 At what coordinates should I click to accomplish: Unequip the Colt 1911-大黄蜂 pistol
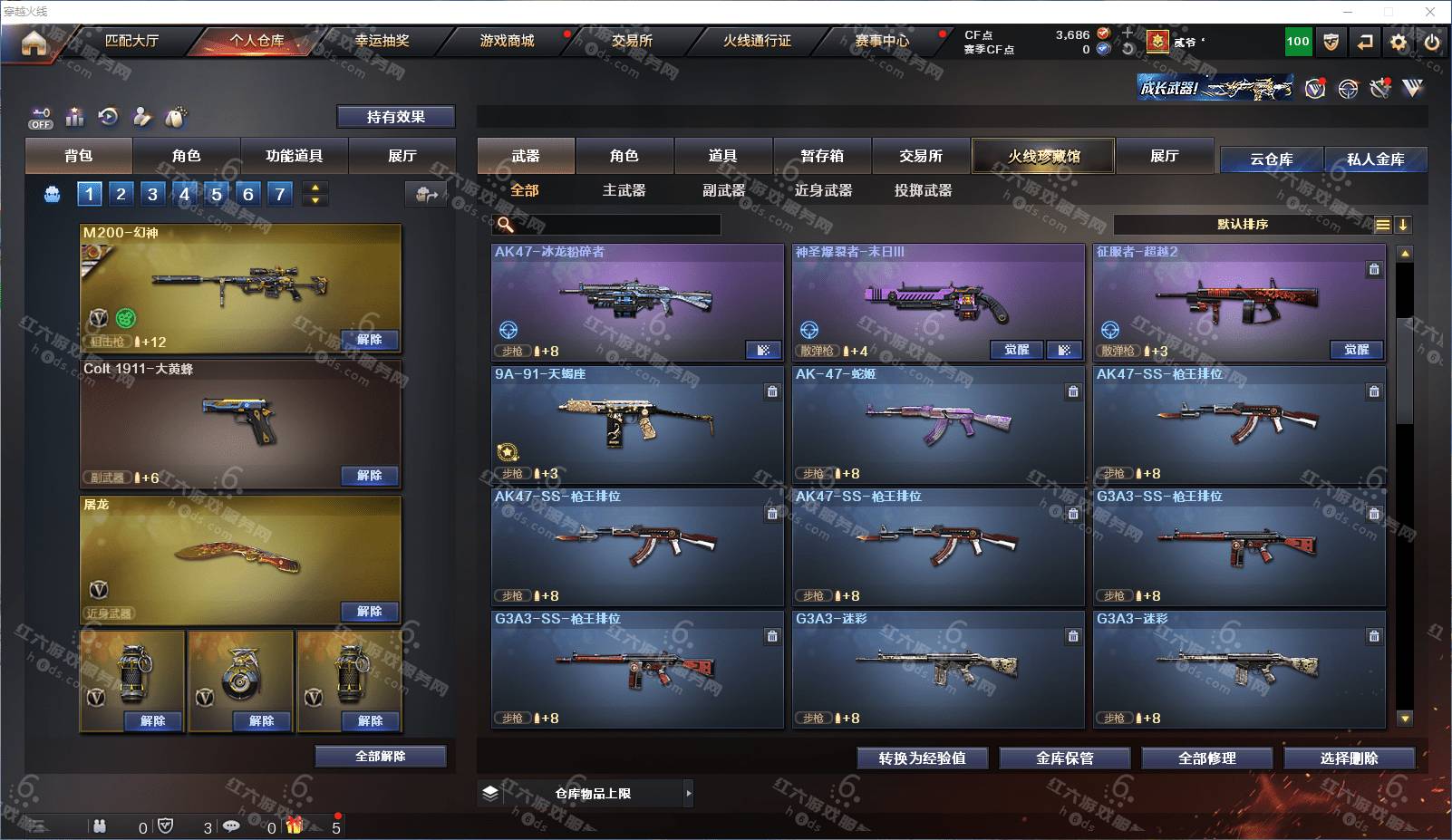pos(370,476)
